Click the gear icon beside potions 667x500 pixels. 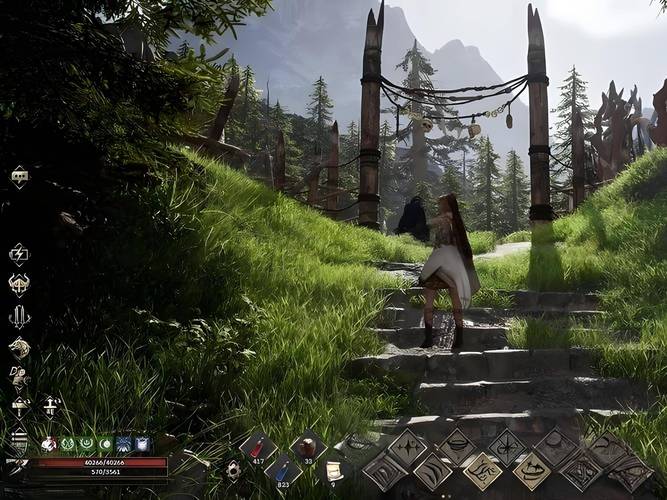click(x=232, y=469)
